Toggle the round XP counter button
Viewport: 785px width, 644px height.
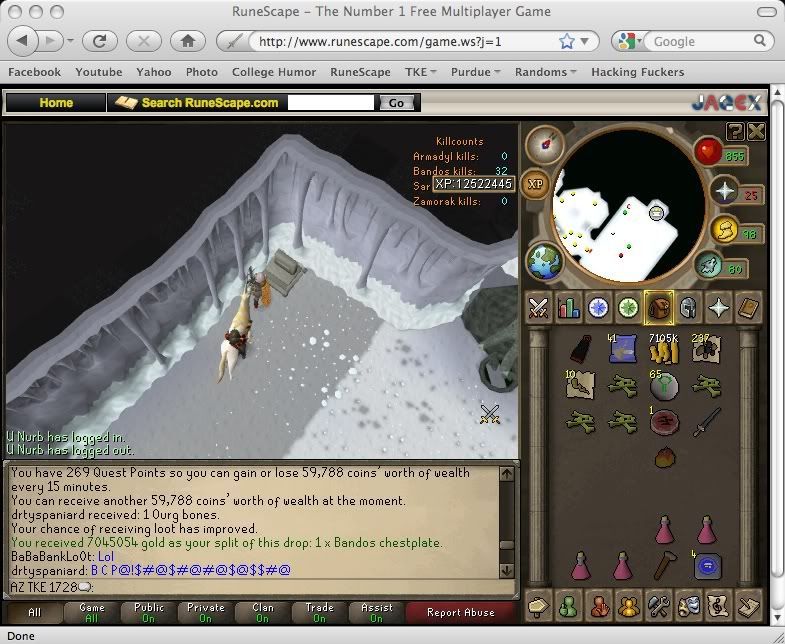(536, 184)
